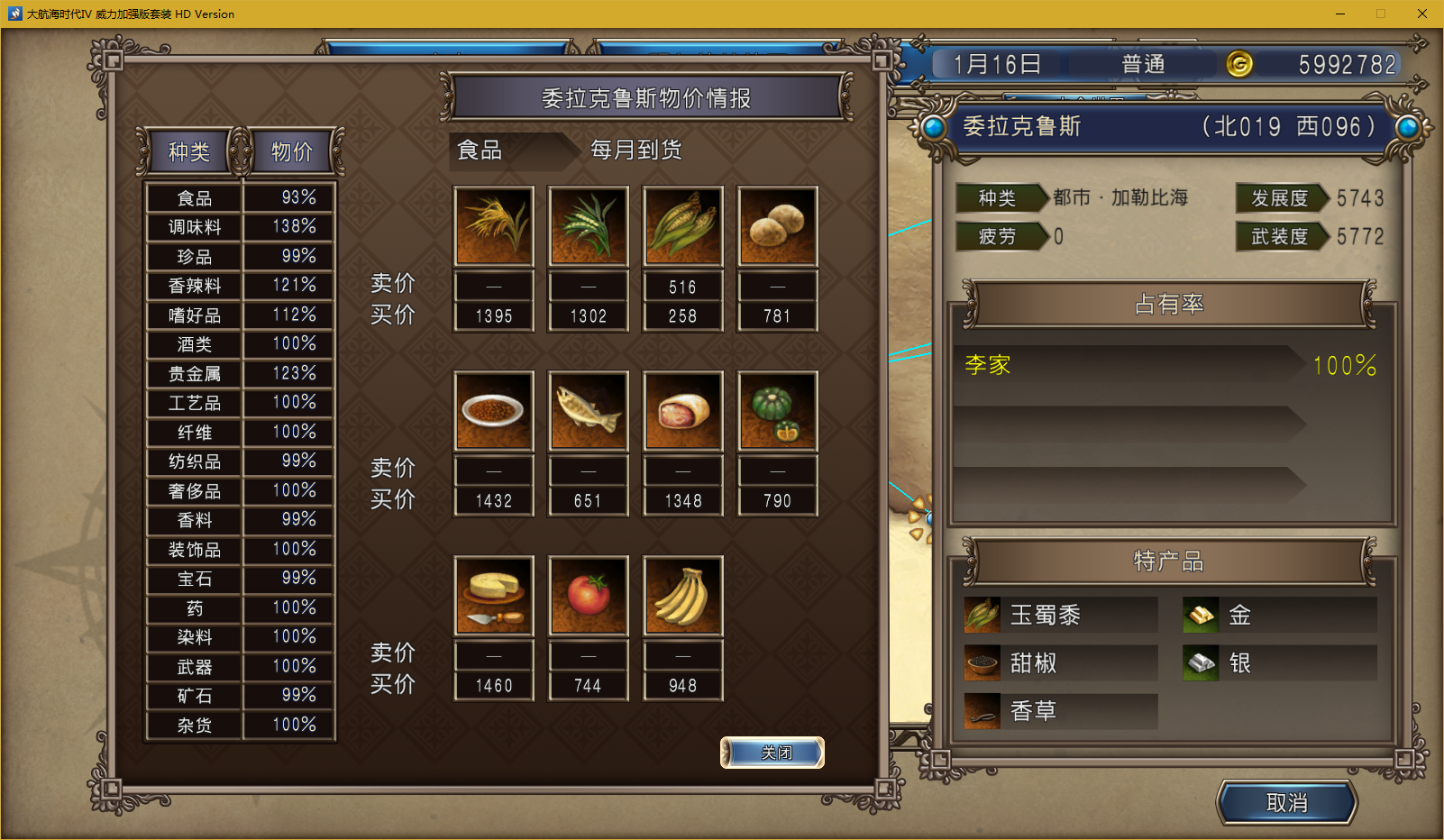
Task: Click the 取消 cancel button
Action: click(1286, 803)
